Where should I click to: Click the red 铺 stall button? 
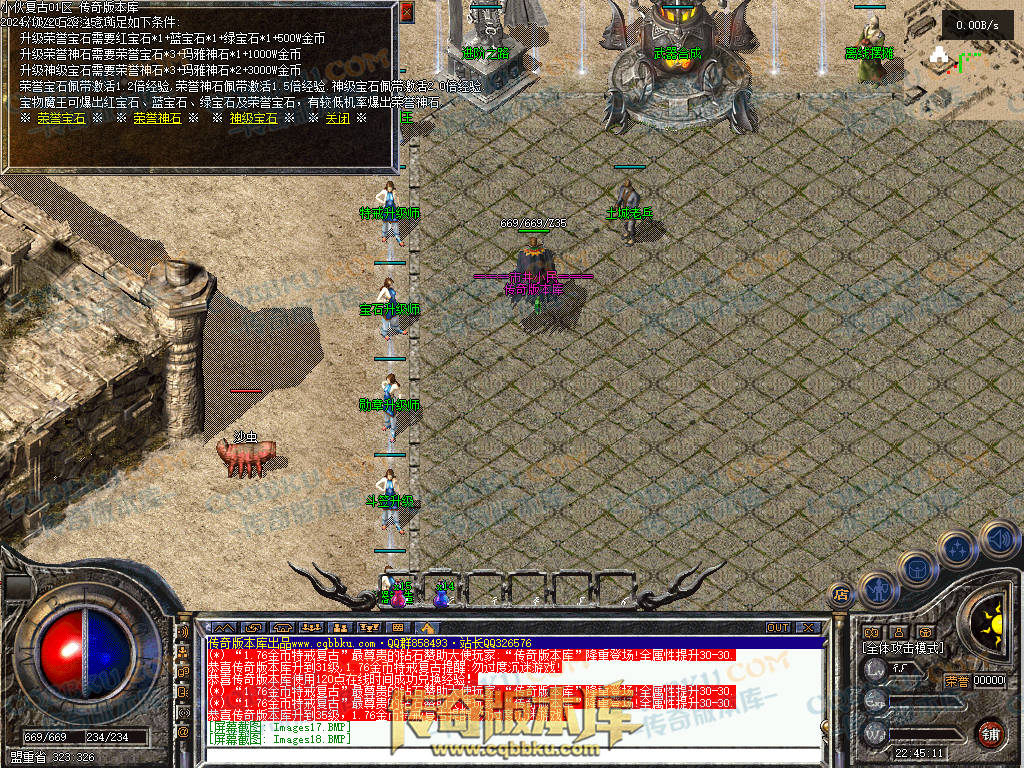pos(990,732)
